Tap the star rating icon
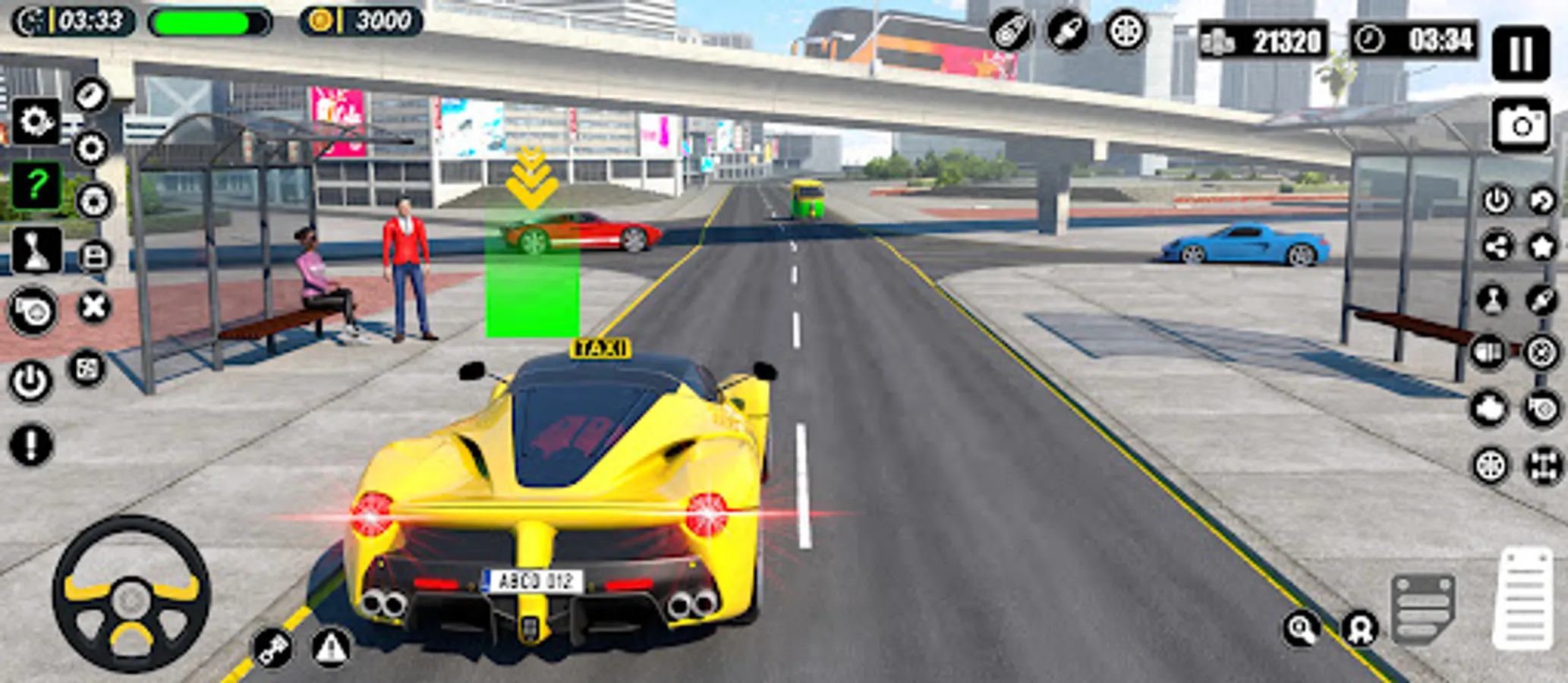This screenshot has width=1568, height=683. 1543,246
